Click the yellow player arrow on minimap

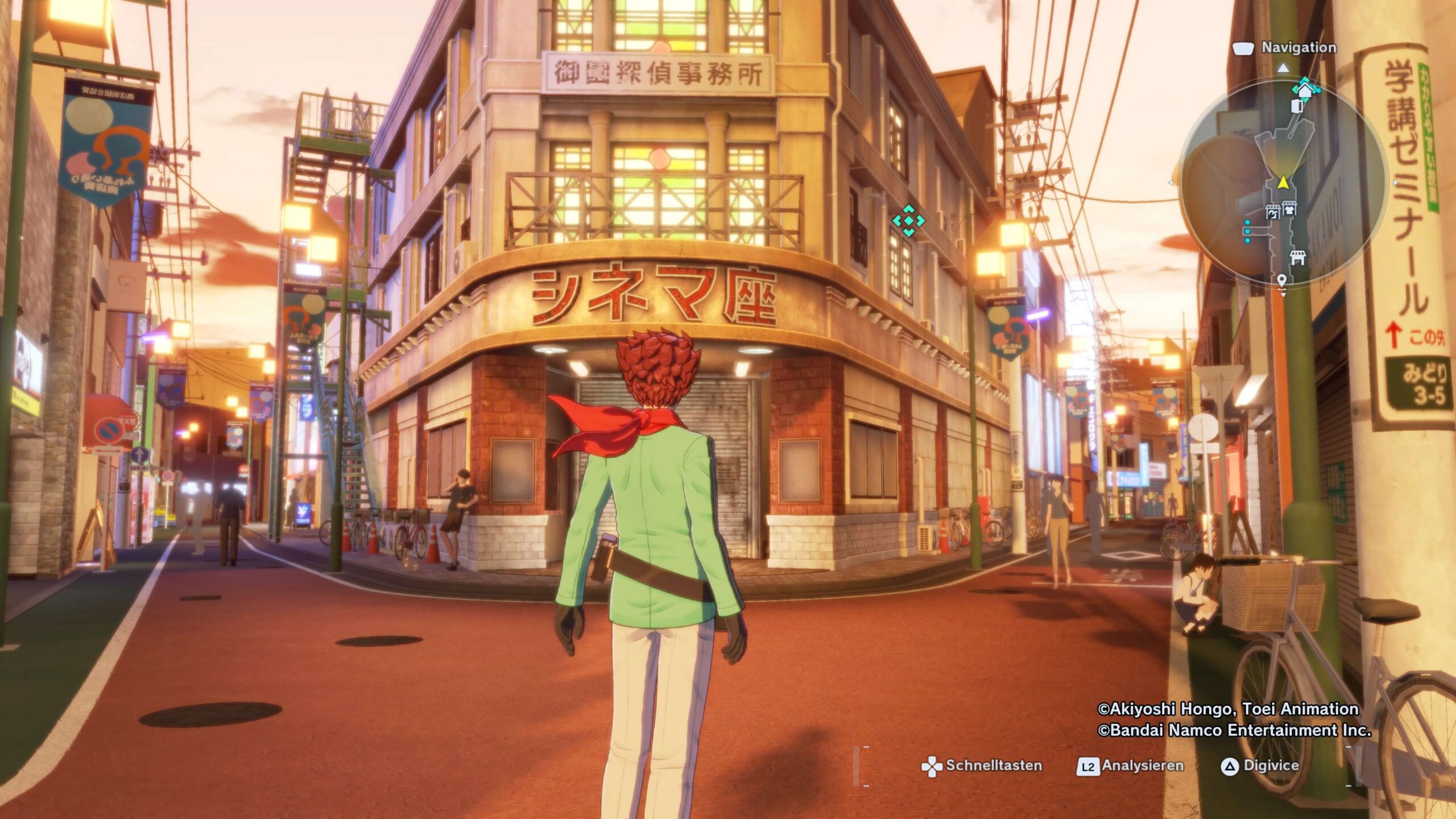coord(1283,183)
